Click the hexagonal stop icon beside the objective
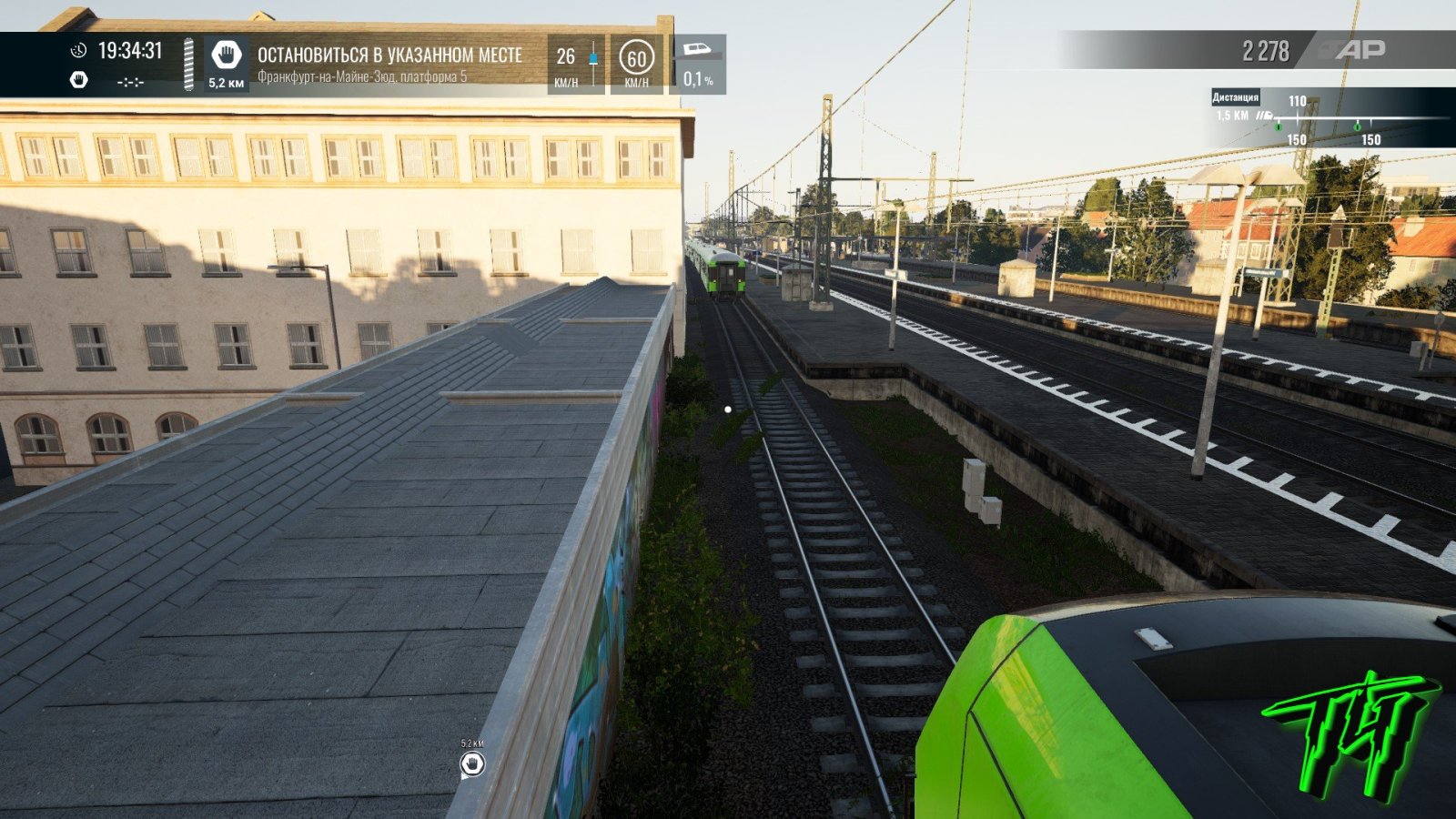 coord(226,56)
